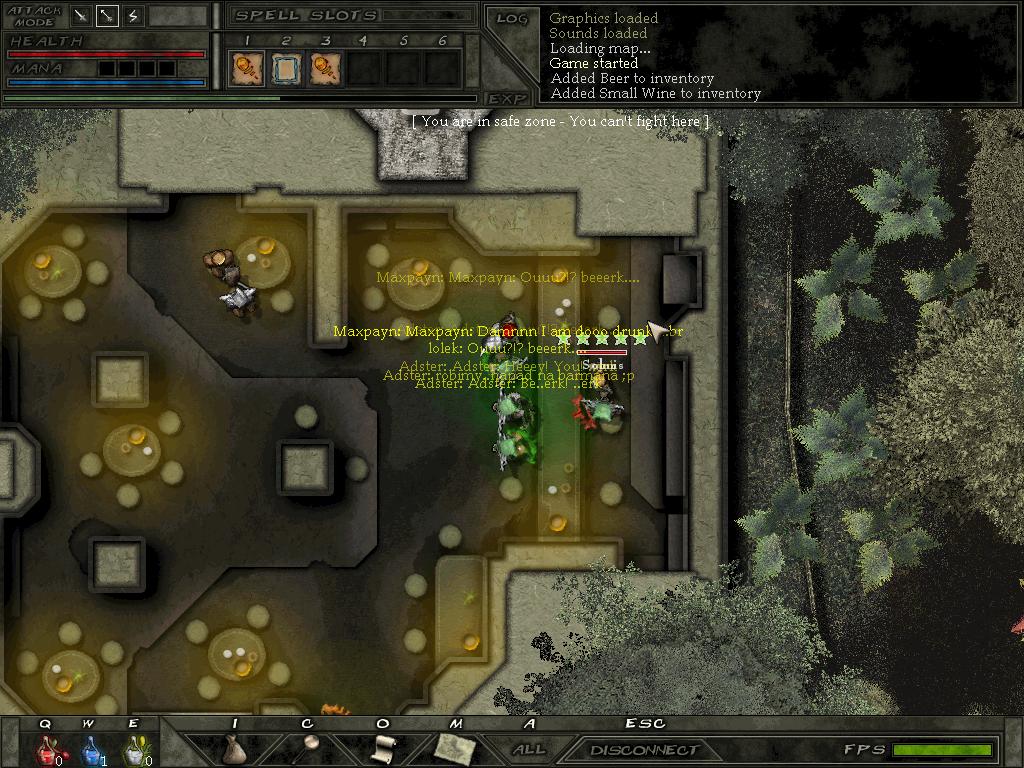This screenshot has height=768, width=1024.
Task: Use the fire scroll in spell slot 3
Action: click(324, 68)
